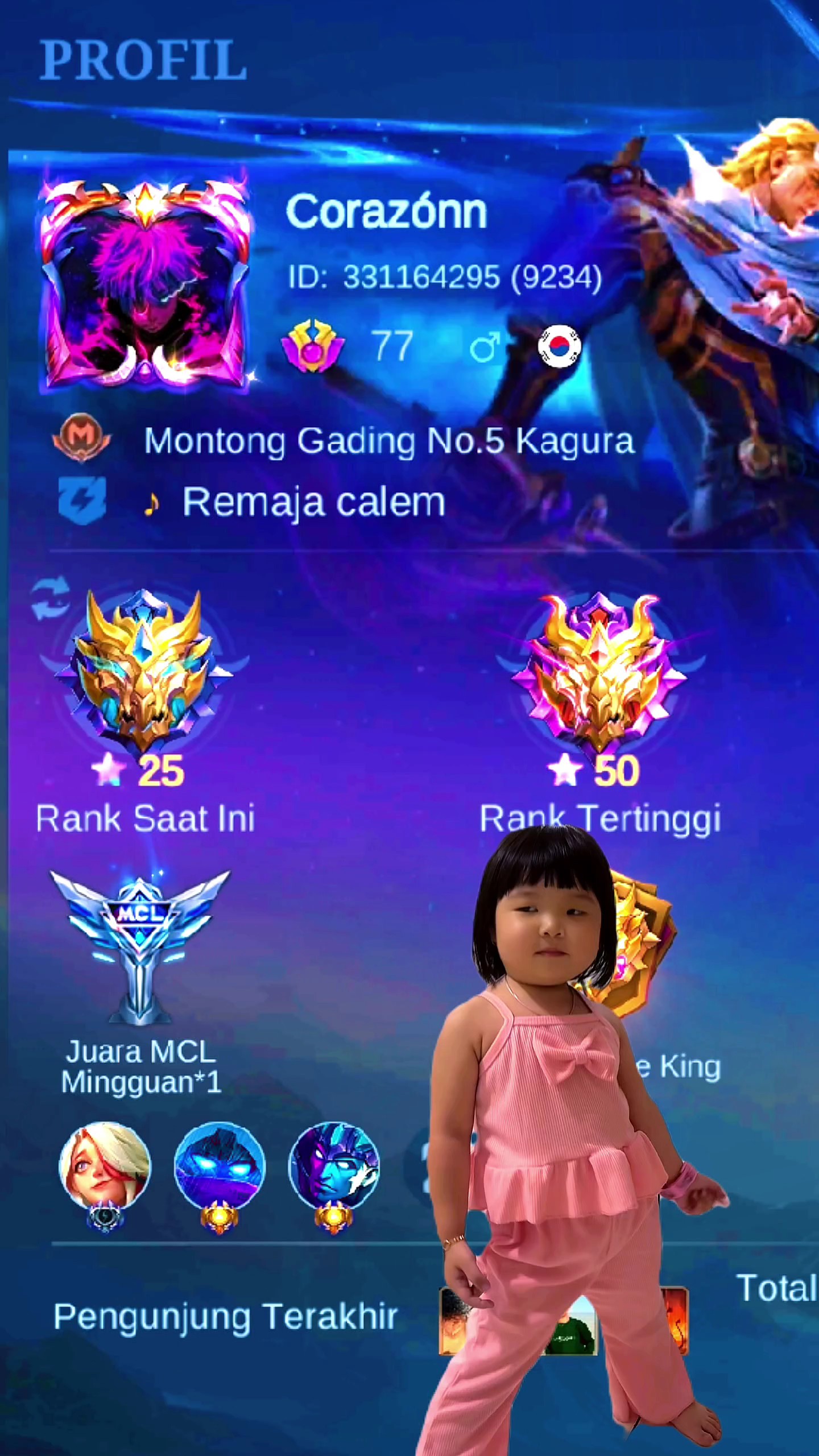The image size is (819, 1456).
Task: Toggle the rank swap arrows icon
Action: pos(51,598)
